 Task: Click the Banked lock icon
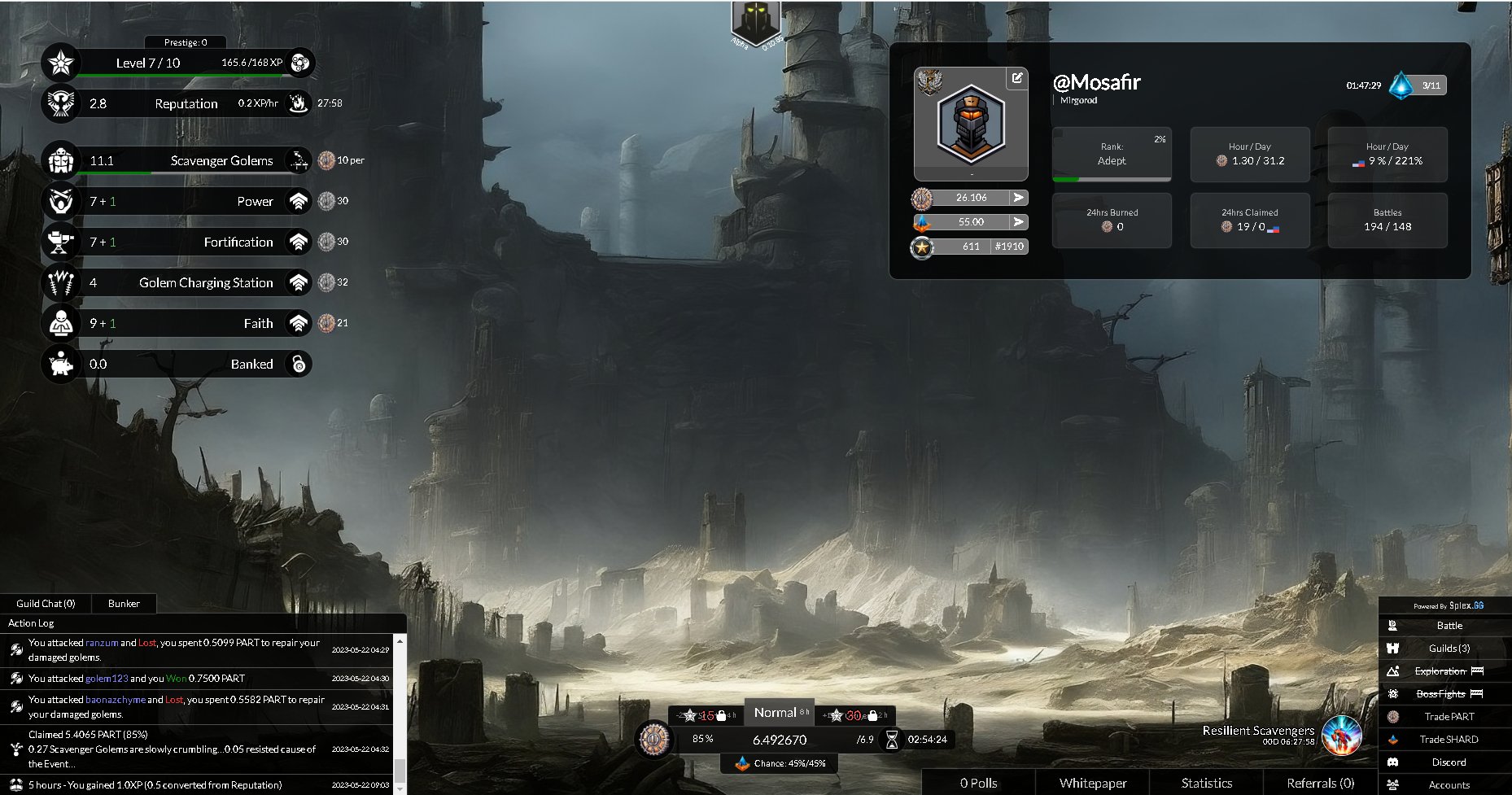coord(299,365)
